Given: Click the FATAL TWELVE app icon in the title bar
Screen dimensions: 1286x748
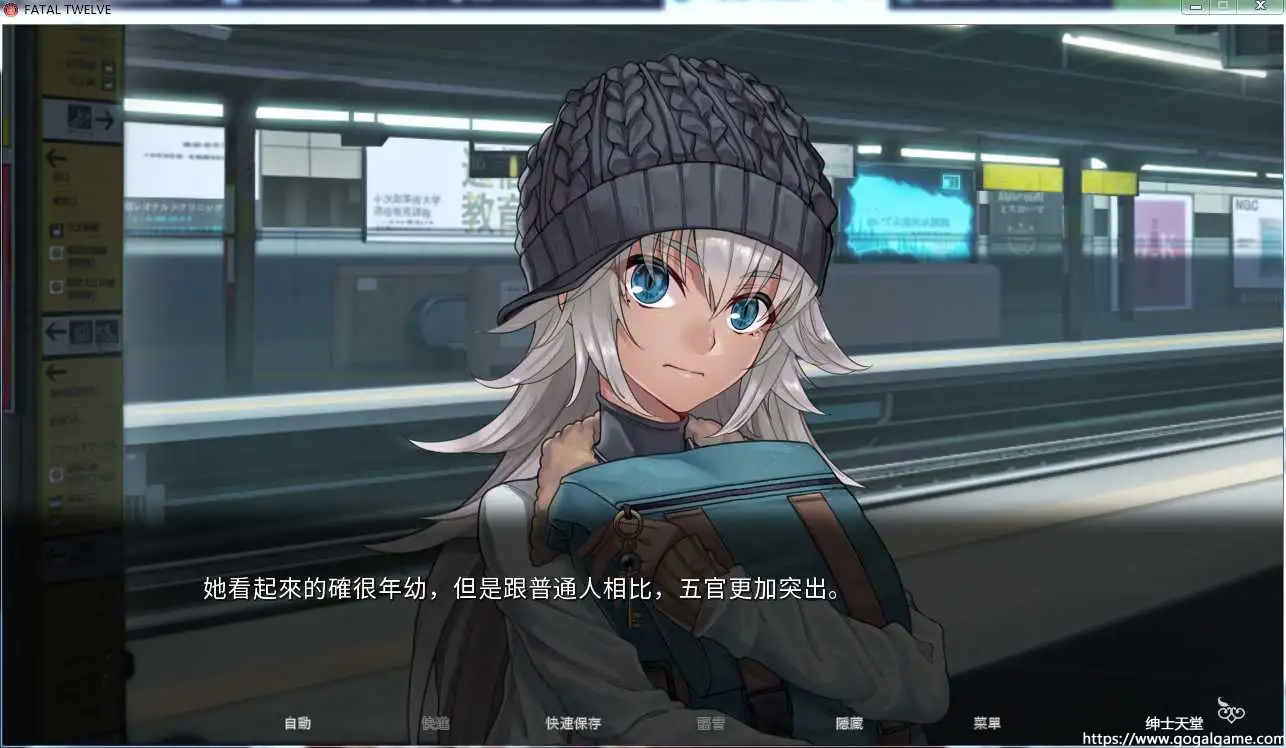Looking at the screenshot, I should pyautogui.click(x=12, y=8).
